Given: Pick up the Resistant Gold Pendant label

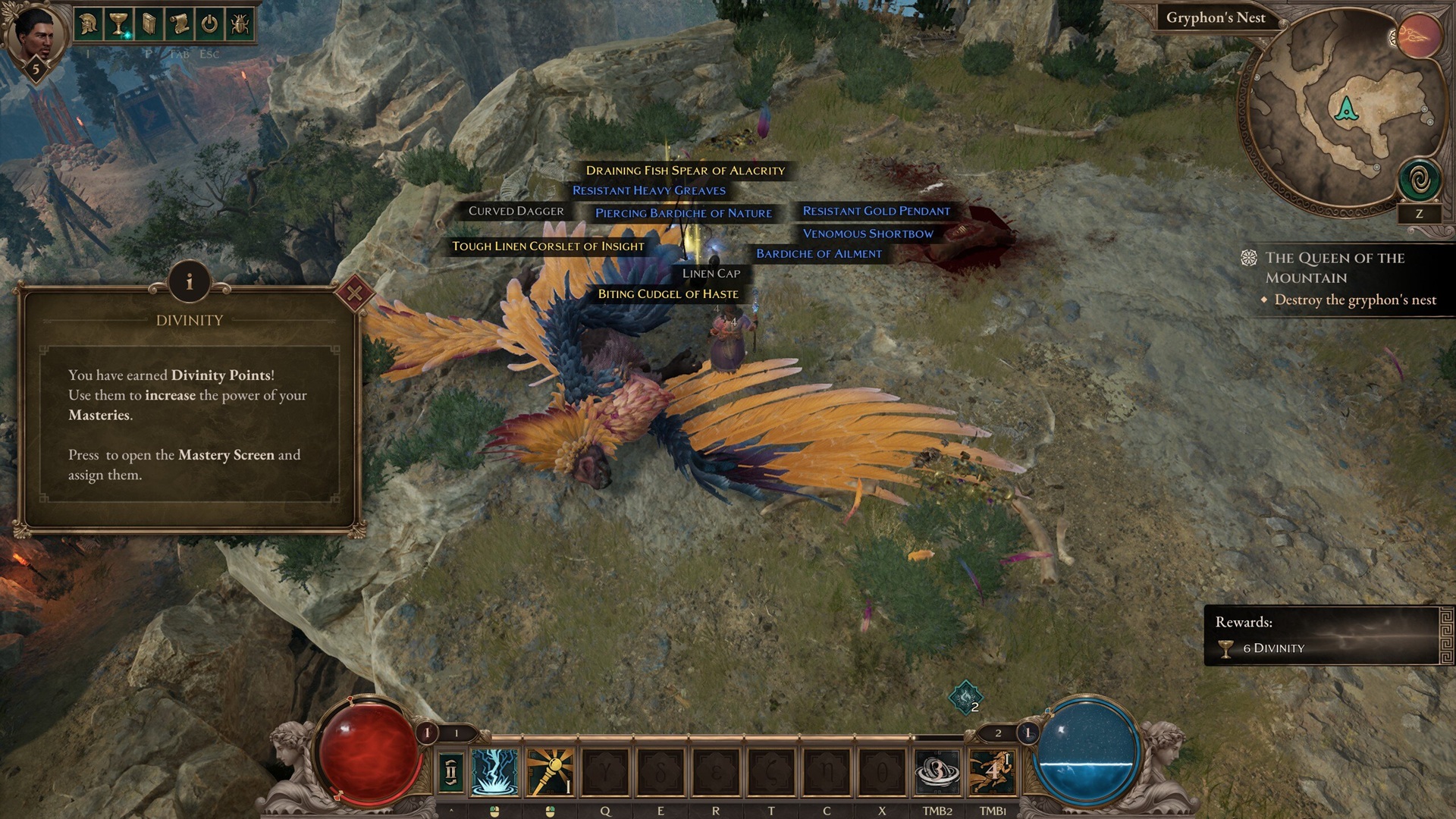Looking at the screenshot, I should click(x=876, y=211).
